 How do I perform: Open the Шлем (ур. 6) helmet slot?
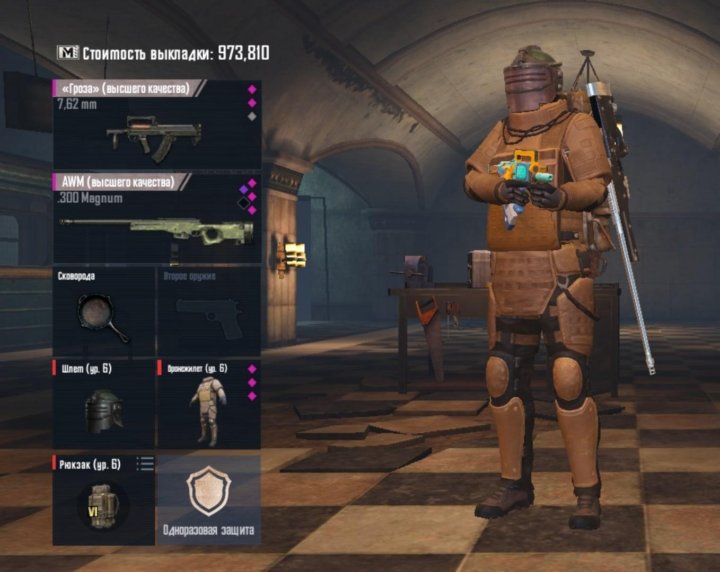tap(103, 404)
